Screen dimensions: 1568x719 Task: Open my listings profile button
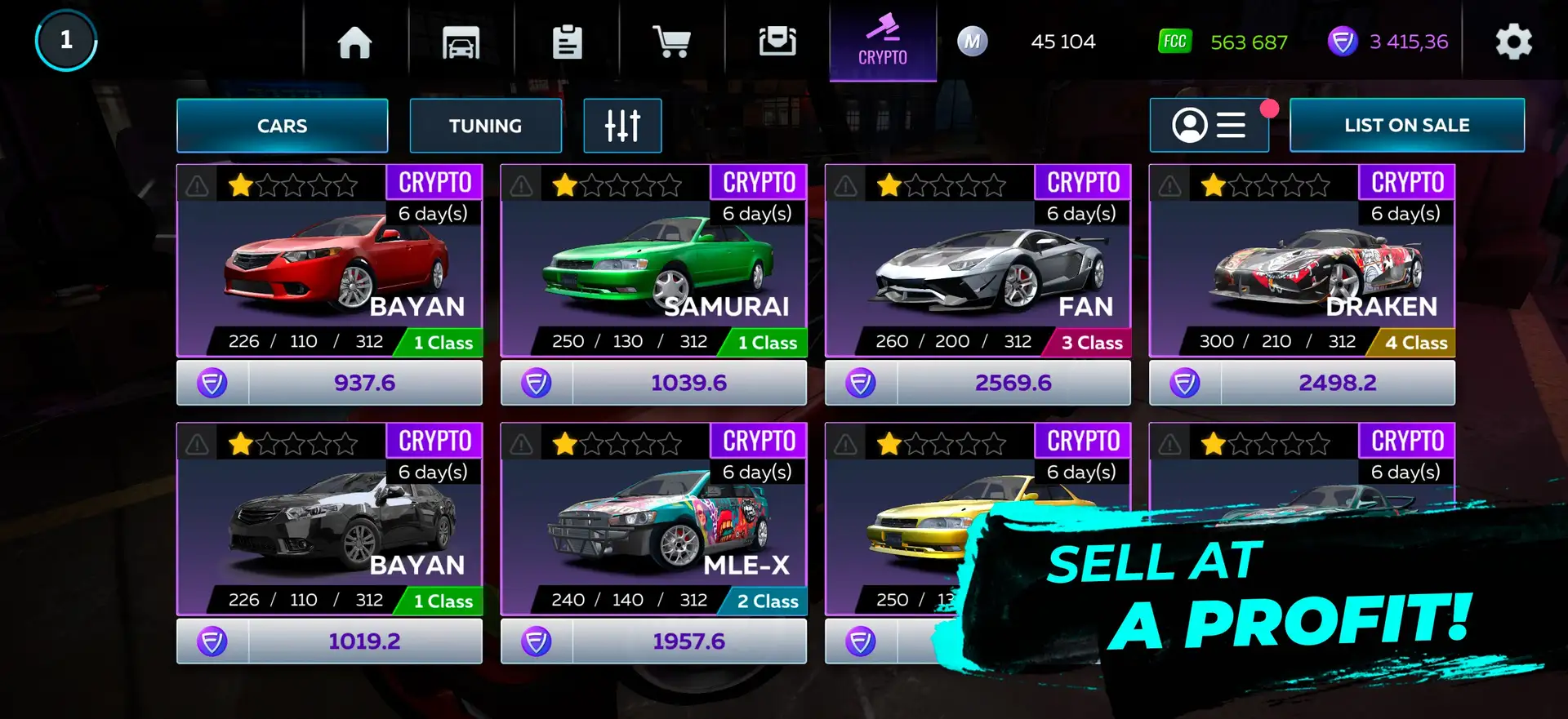coord(1209,126)
